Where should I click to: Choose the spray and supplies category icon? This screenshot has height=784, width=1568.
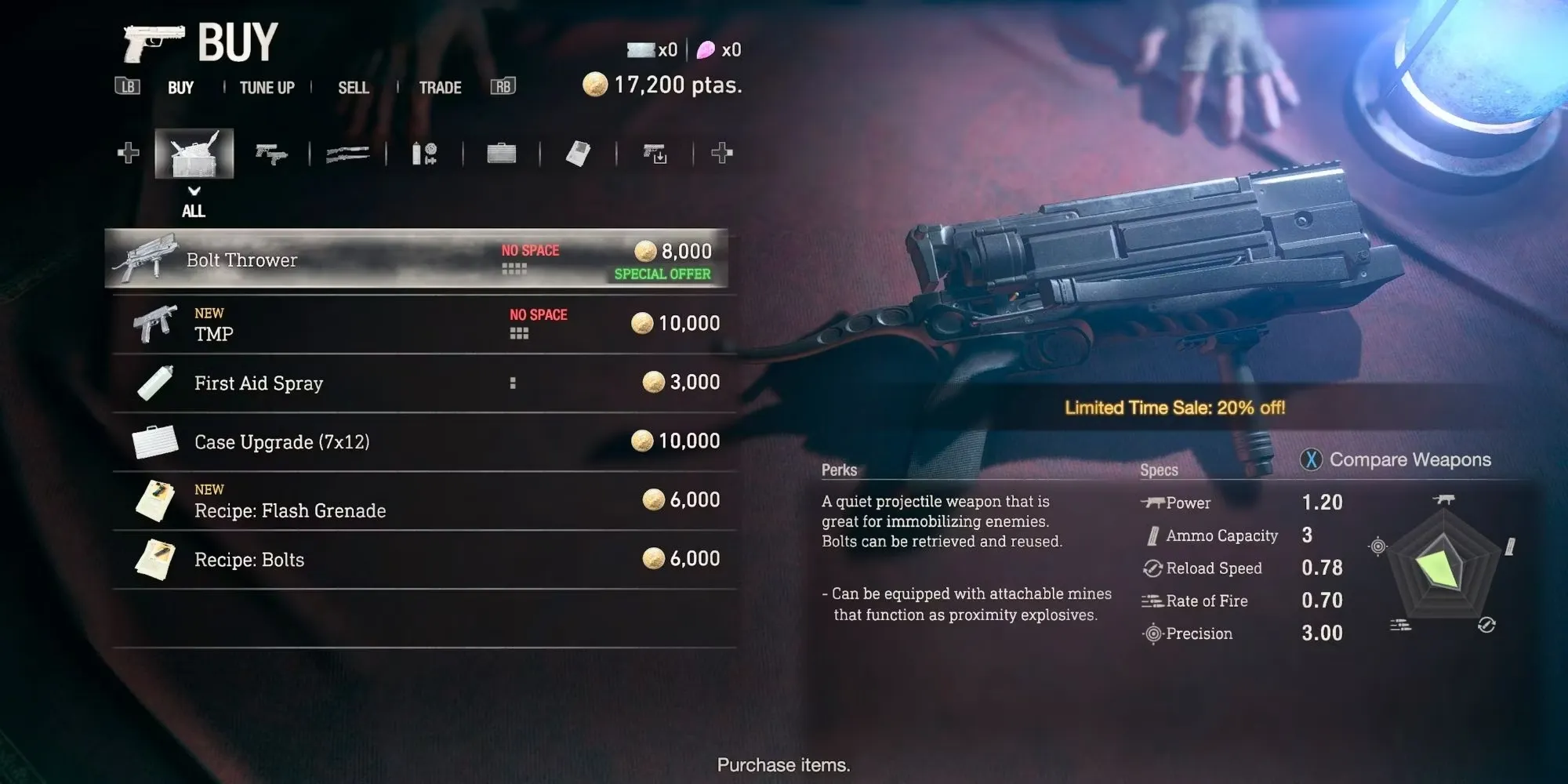click(424, 154)
